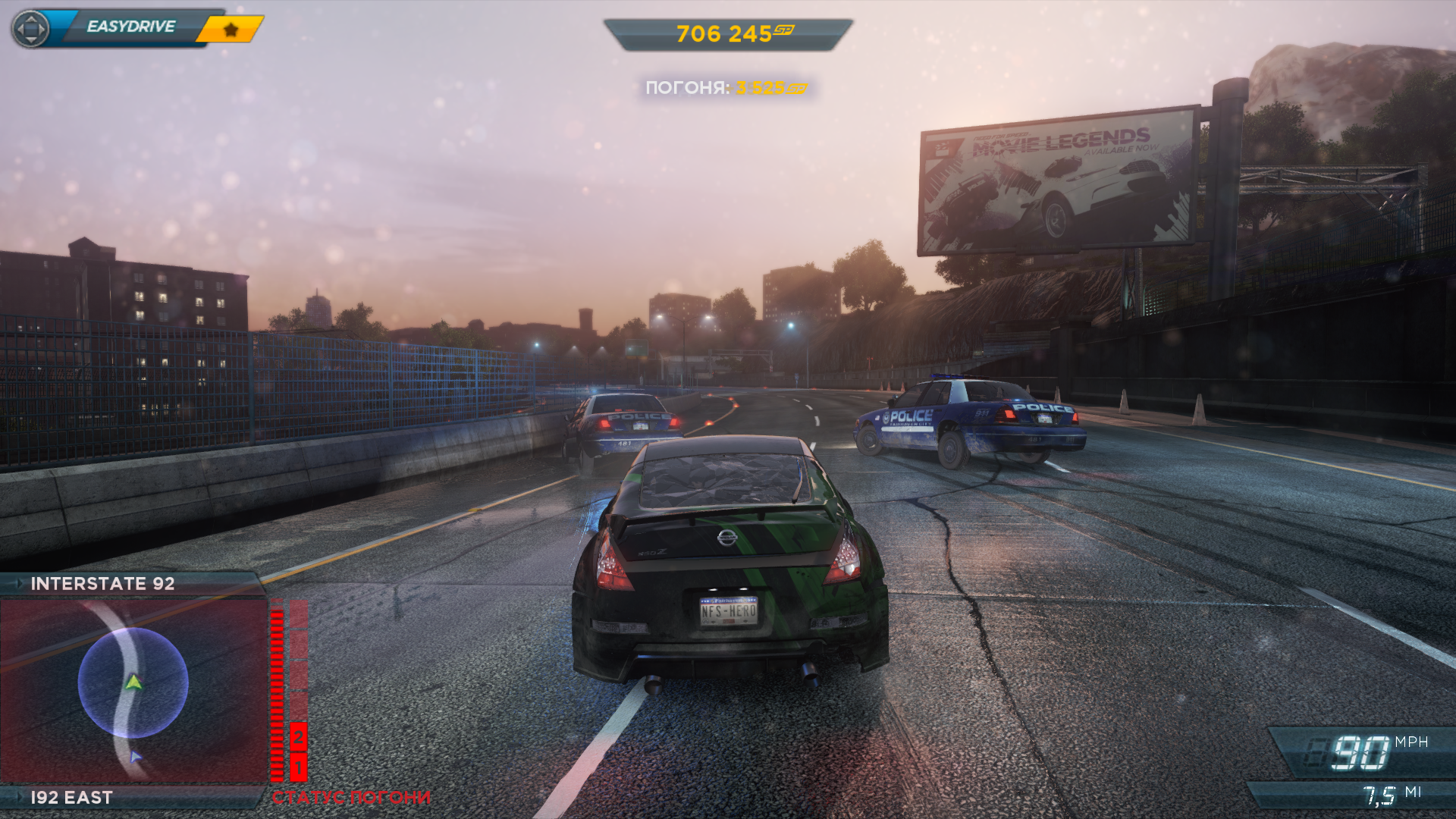This screenshot has width=1456, height=819.
Task: Select the Interstate 92 road label
Action: (x=102, y=583)
